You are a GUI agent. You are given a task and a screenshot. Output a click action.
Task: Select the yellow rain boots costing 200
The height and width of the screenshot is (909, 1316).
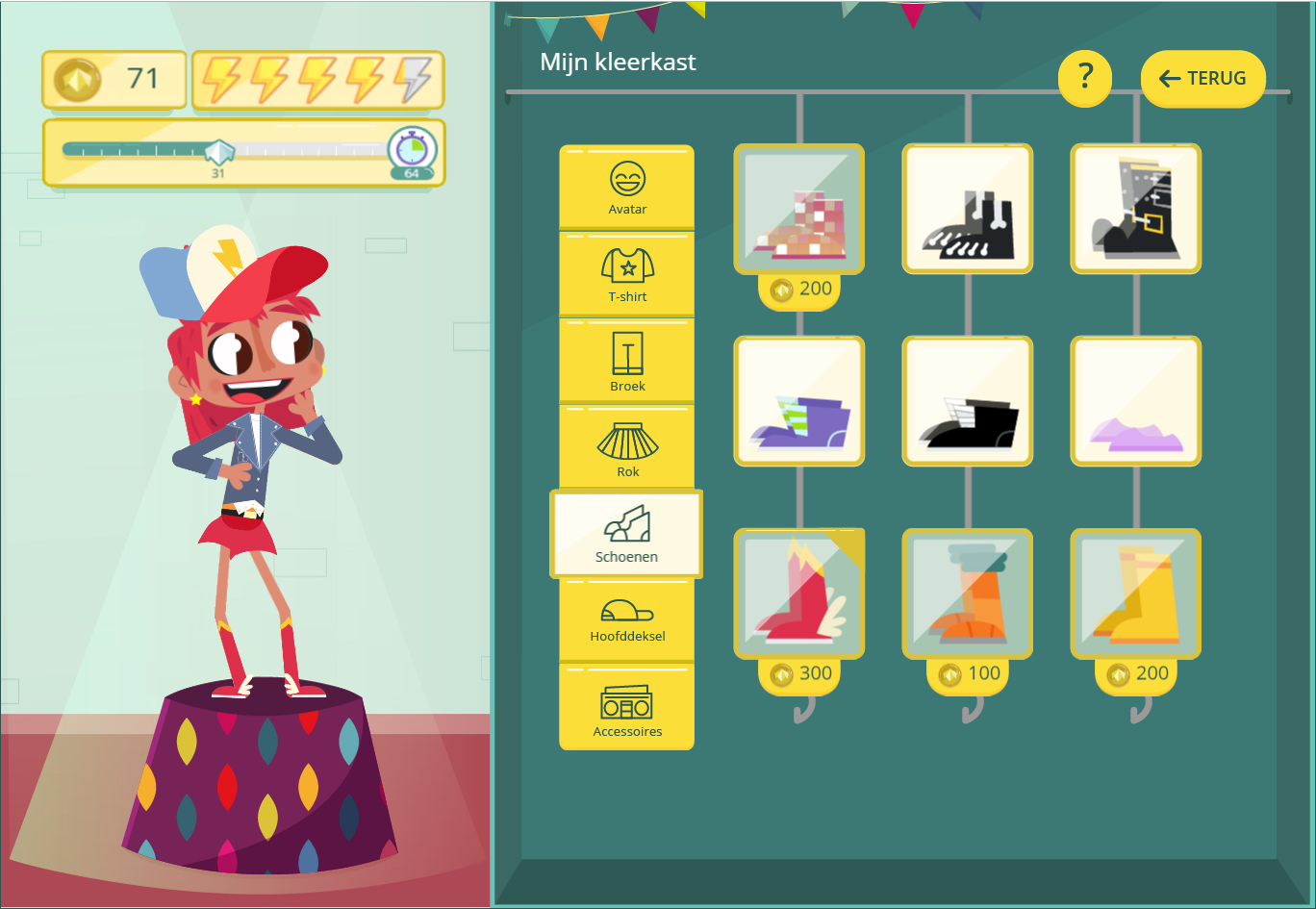[x=1135, y=593]
